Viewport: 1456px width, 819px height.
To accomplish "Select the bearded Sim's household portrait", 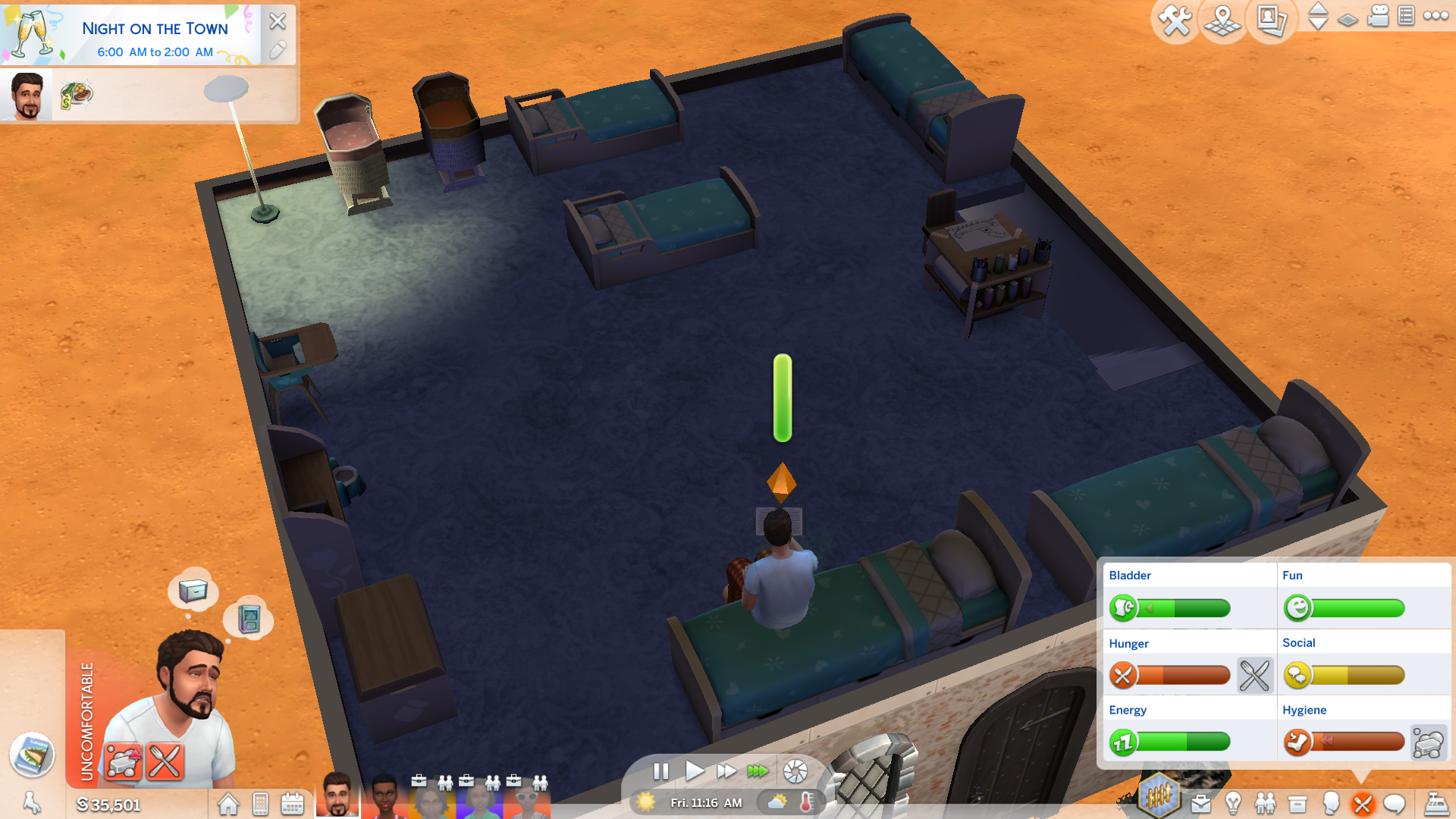I will point(337,795).
